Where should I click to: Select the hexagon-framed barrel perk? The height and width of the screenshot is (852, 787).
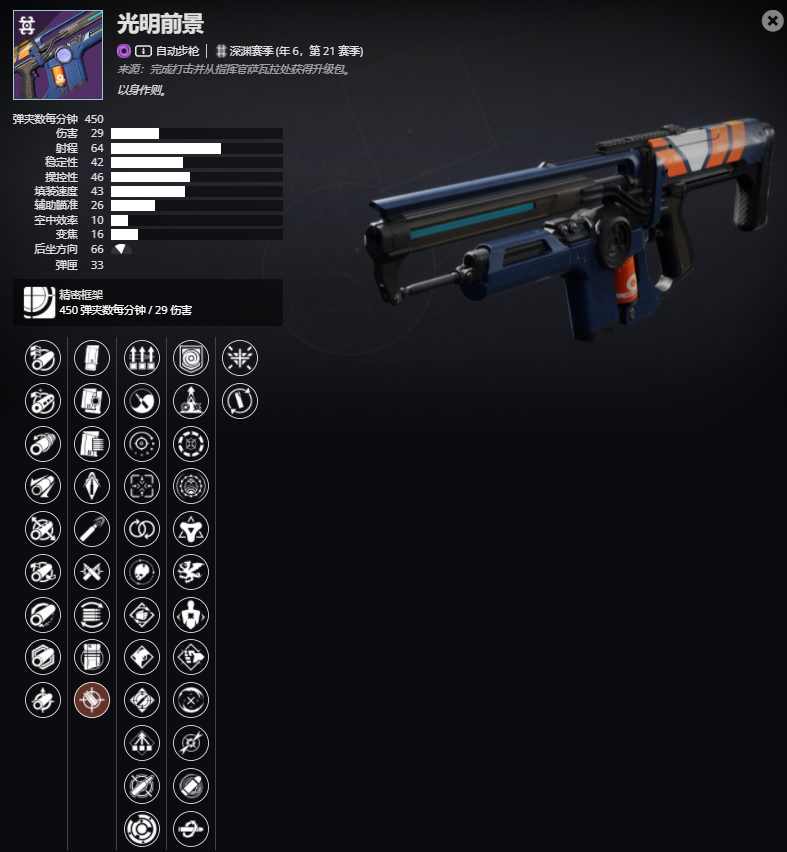click(43, 657)
